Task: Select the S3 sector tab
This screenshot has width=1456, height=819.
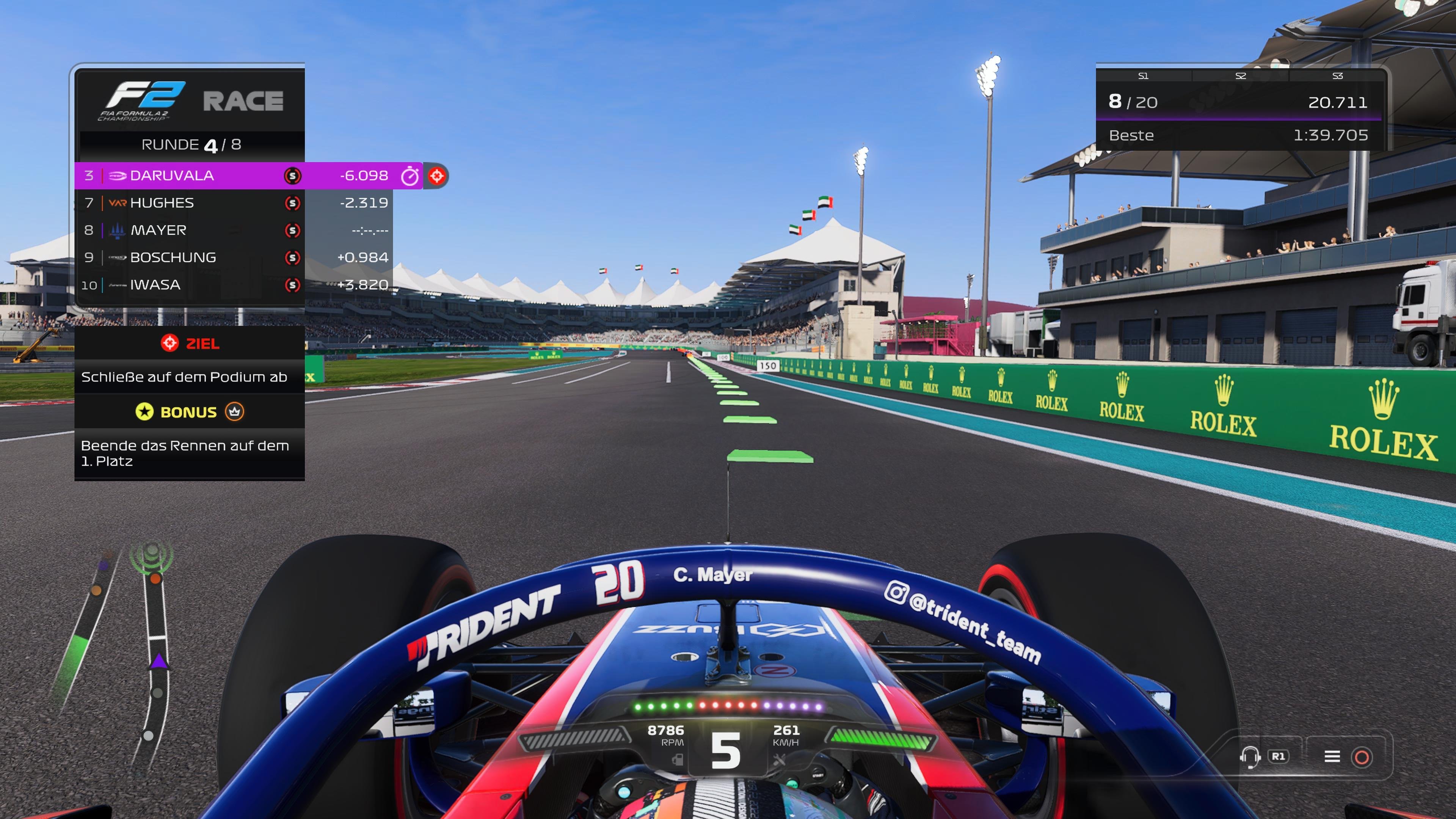Action: [1337, 75]
